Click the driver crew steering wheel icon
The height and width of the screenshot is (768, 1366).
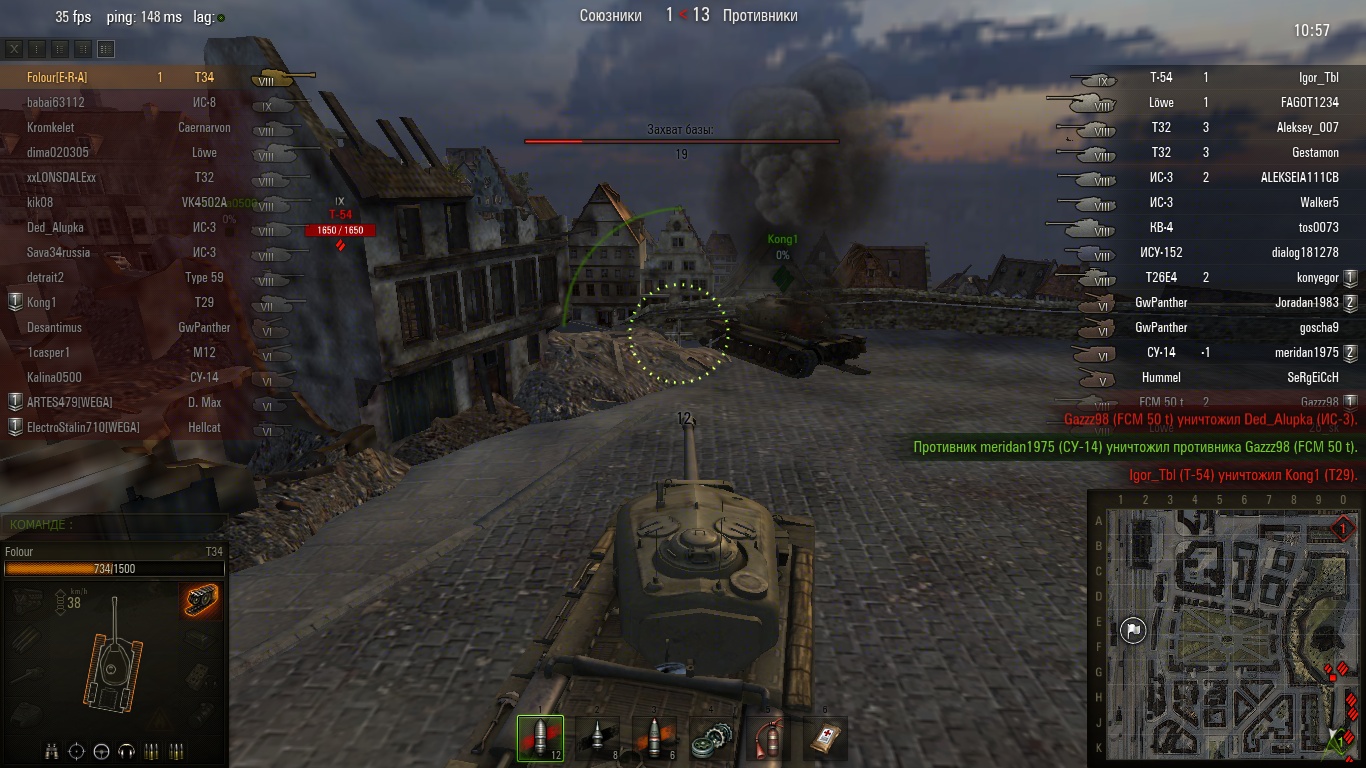pyautogui.click(x=101, y=751)
